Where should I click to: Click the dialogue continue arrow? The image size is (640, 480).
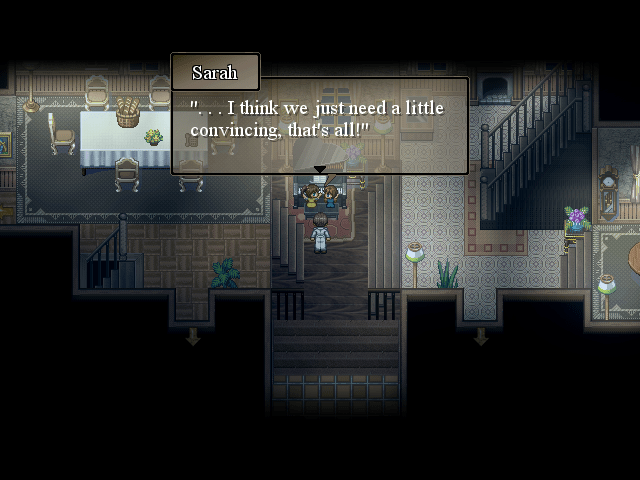click(320, 169)
